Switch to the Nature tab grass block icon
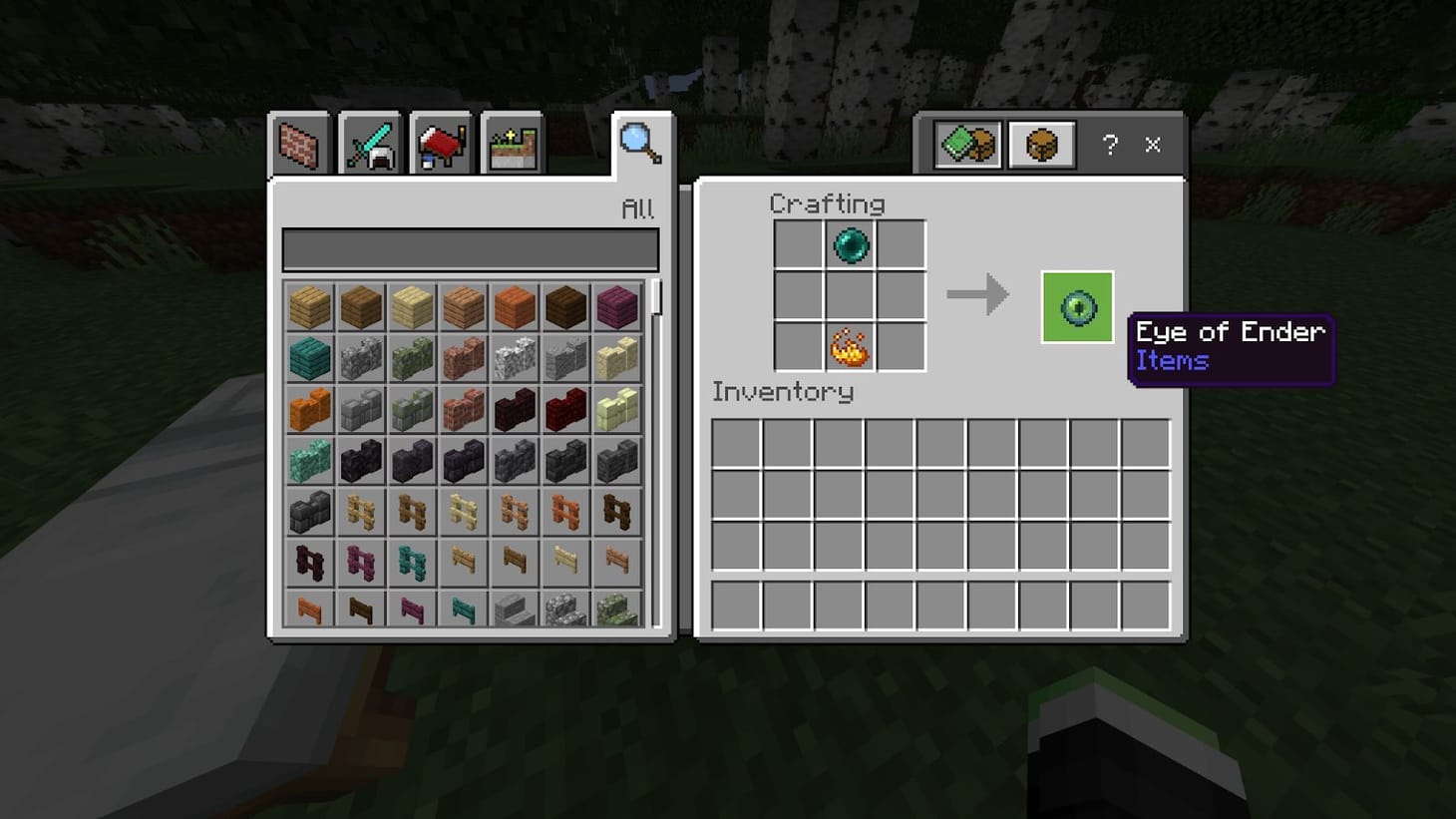The image size is (1456, 819). [x=511, y=144]
